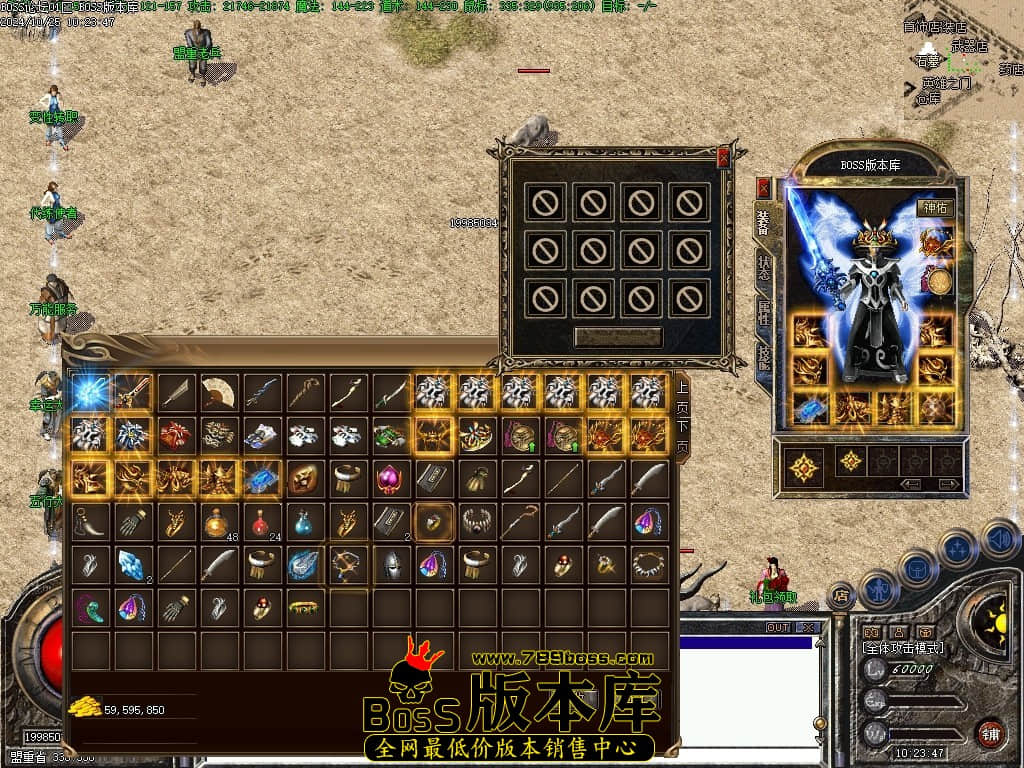The image size is (1024, 768).
Task: Select the folding fan in the bag
Action: click(219, 392)
